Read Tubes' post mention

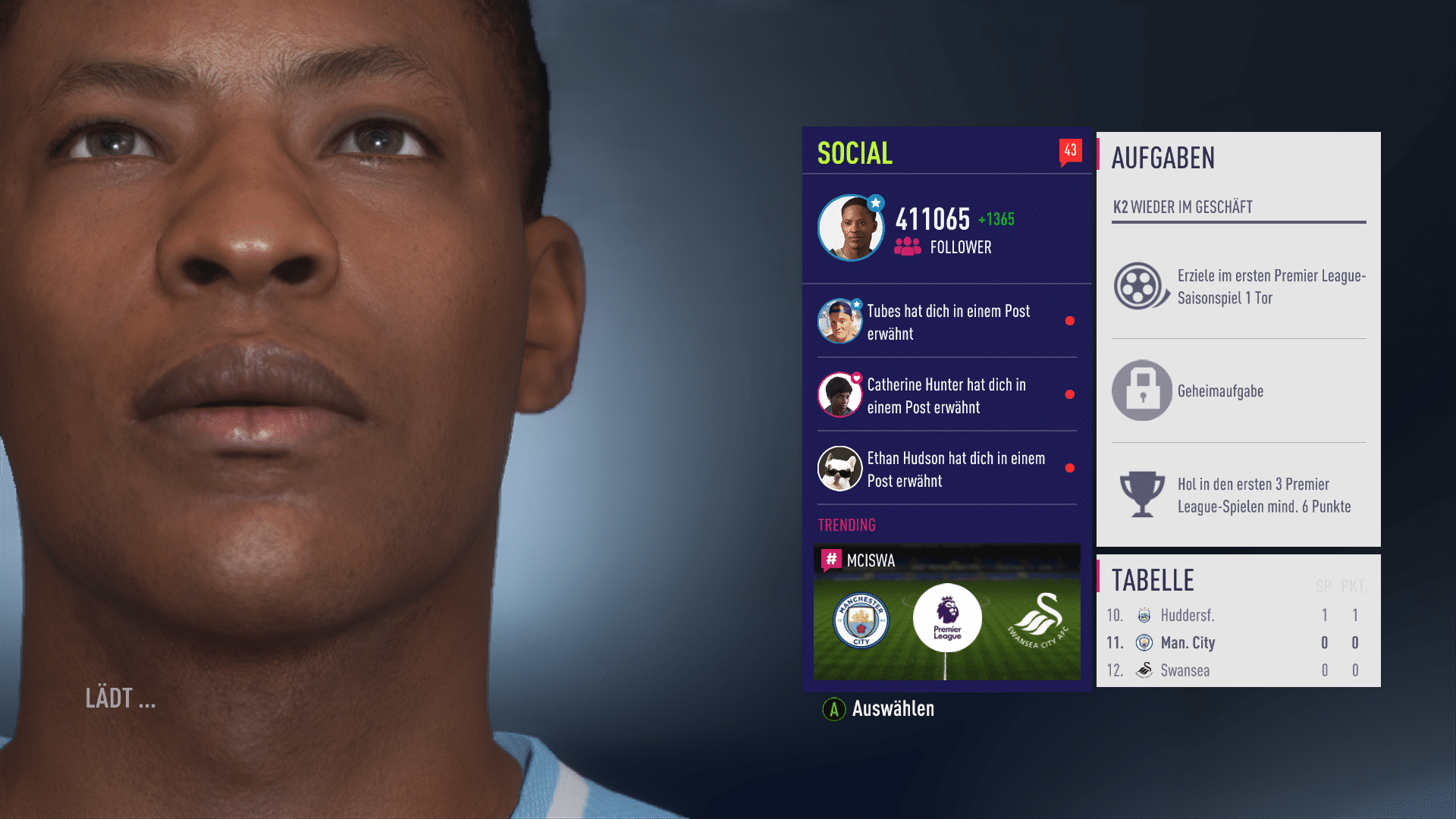coord(947,322)
